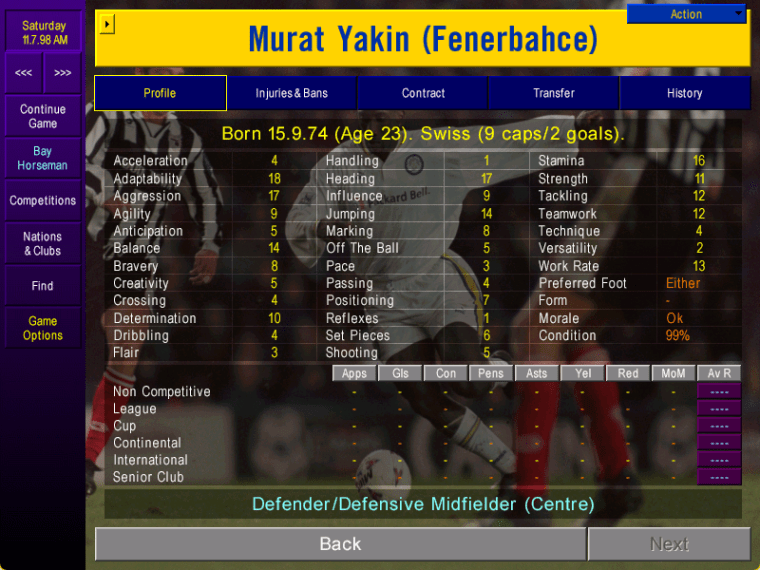Open the Competitions menu
Image resolution: width=760 pixels, height=570 pixels.
click(43, 201)
